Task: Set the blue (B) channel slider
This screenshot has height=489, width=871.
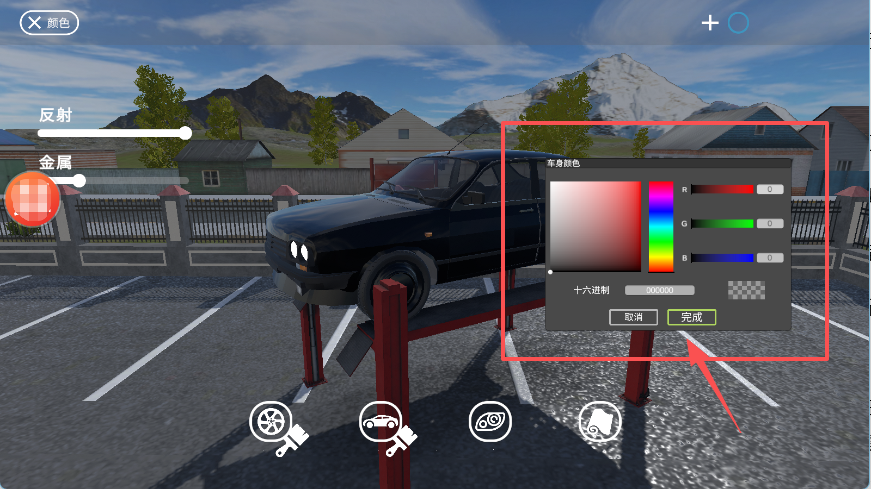Action: pos(722,257)
